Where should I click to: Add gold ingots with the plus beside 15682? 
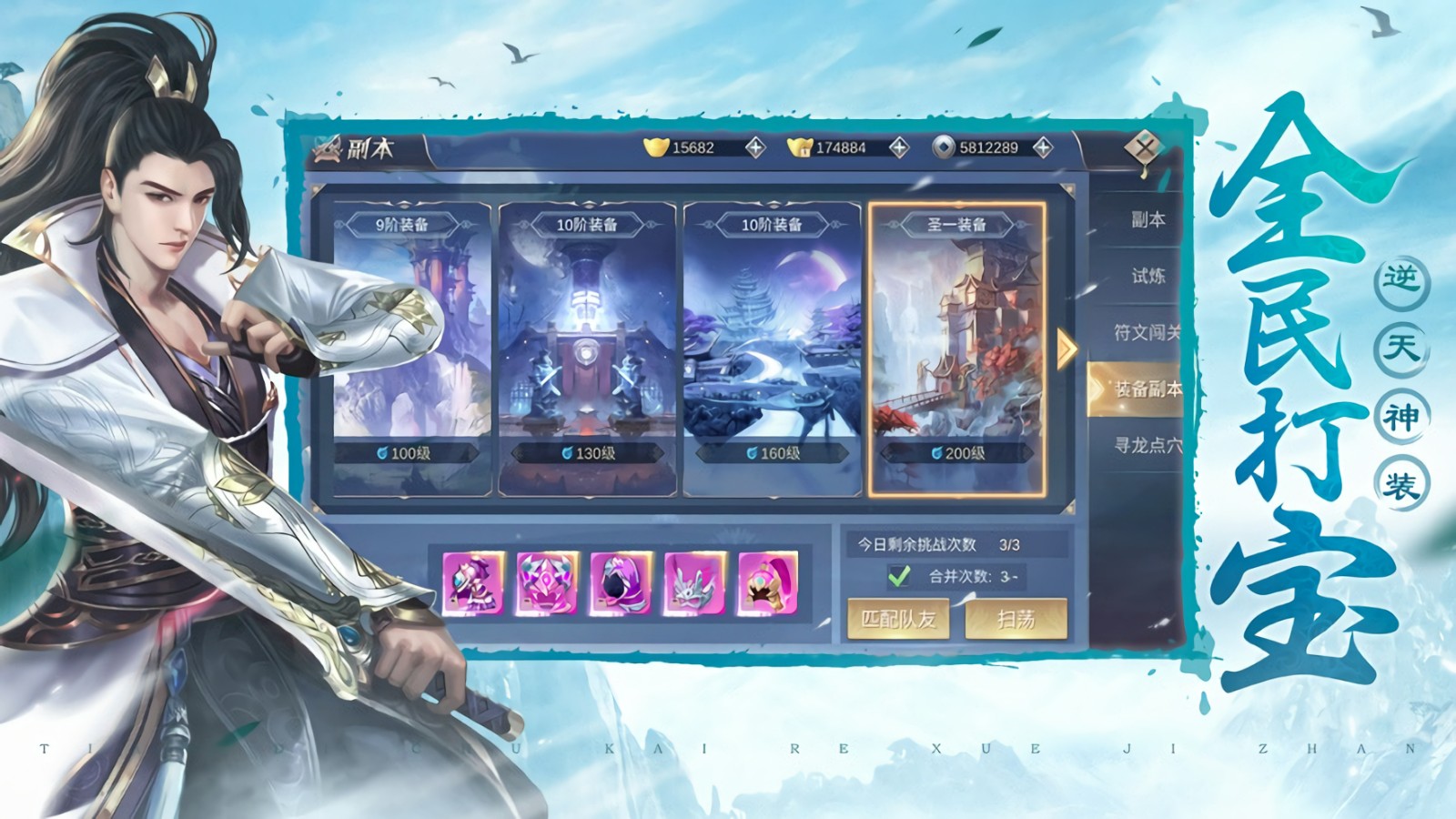(x=754, y=147)
